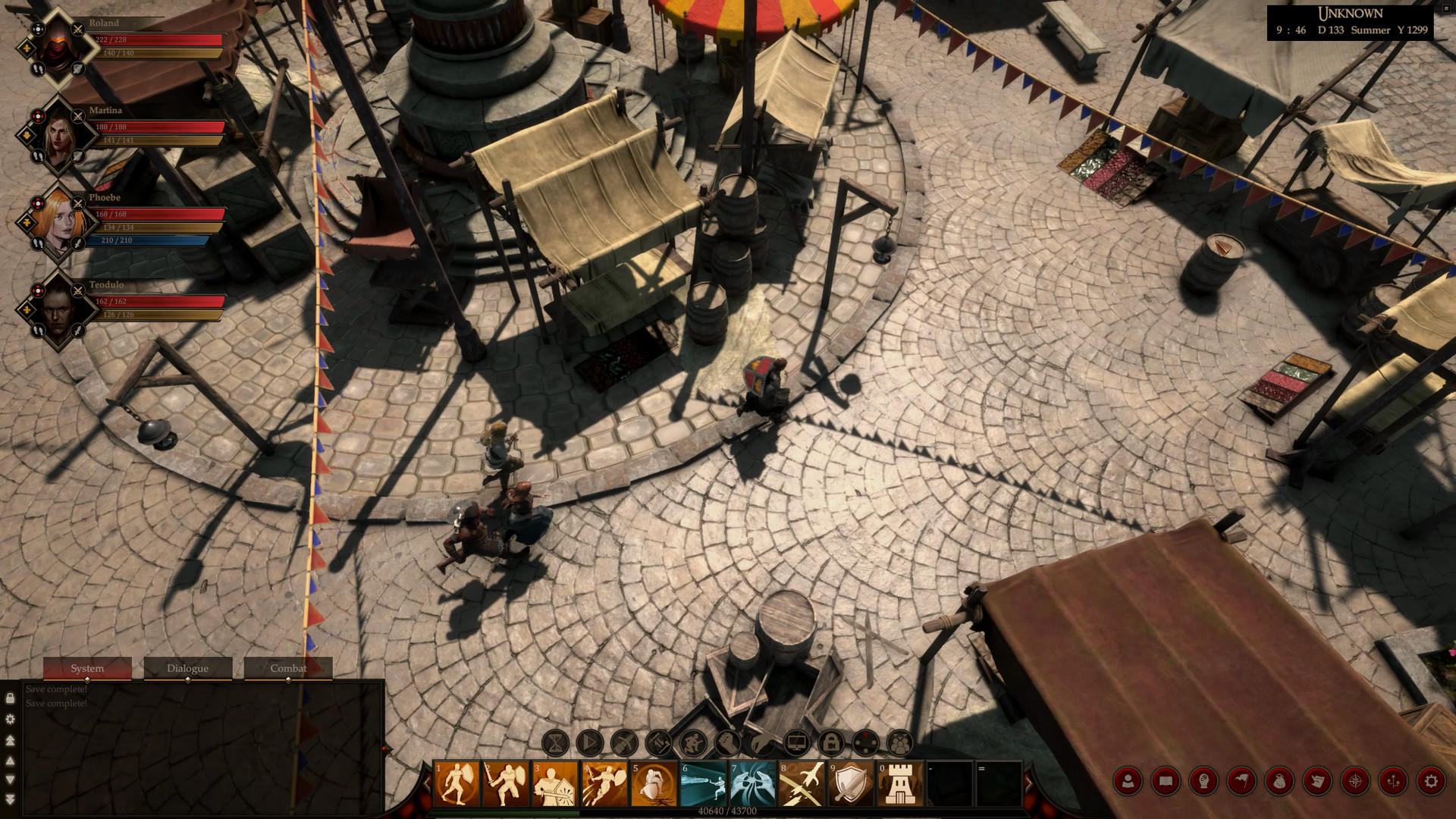Open the flag quest icon
Image resolution: width=1456 pixels, height=819 pixels.
1241,780
